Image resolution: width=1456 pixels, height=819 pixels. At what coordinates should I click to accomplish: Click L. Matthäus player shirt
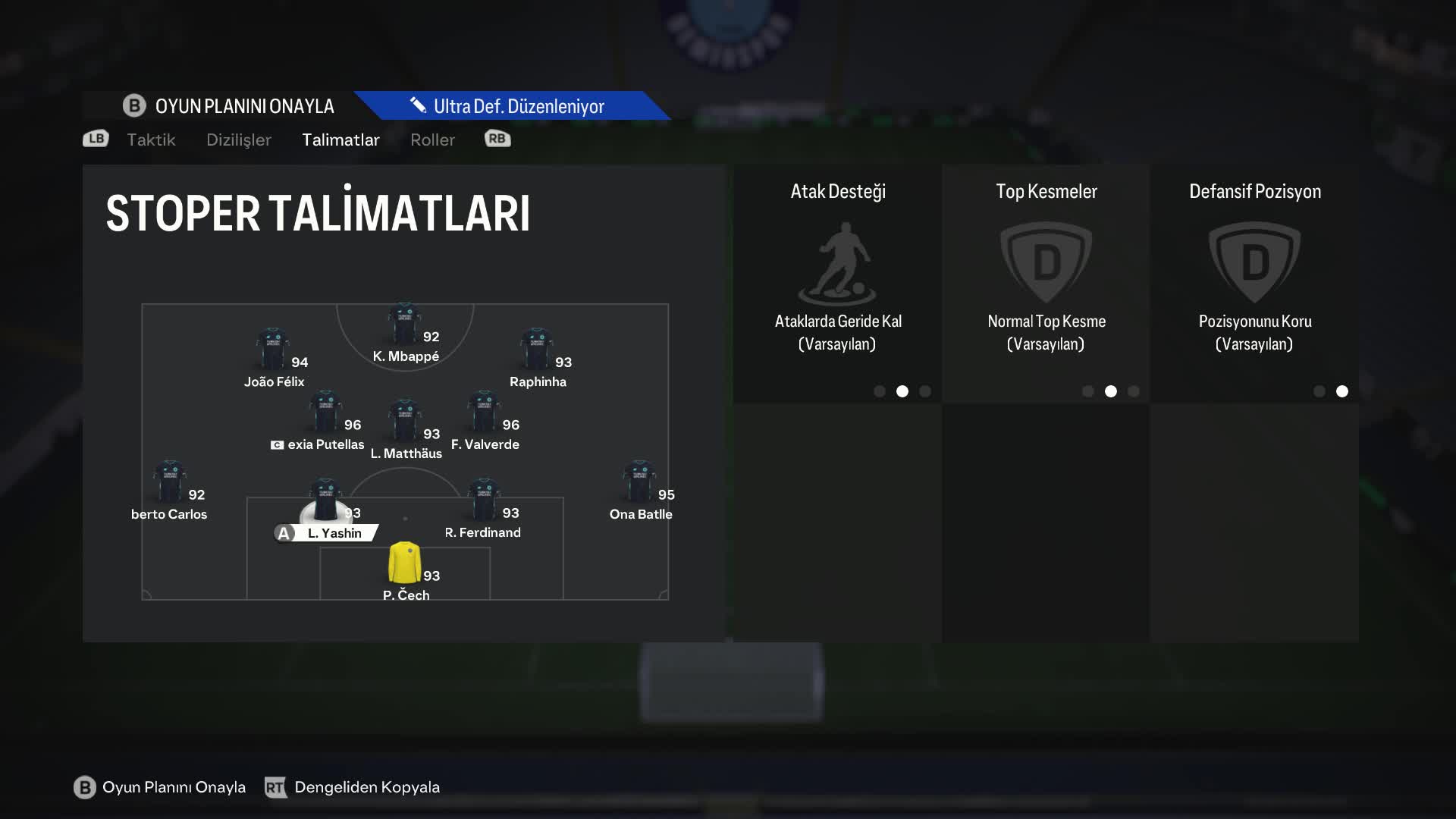click(x=404, y=422)
